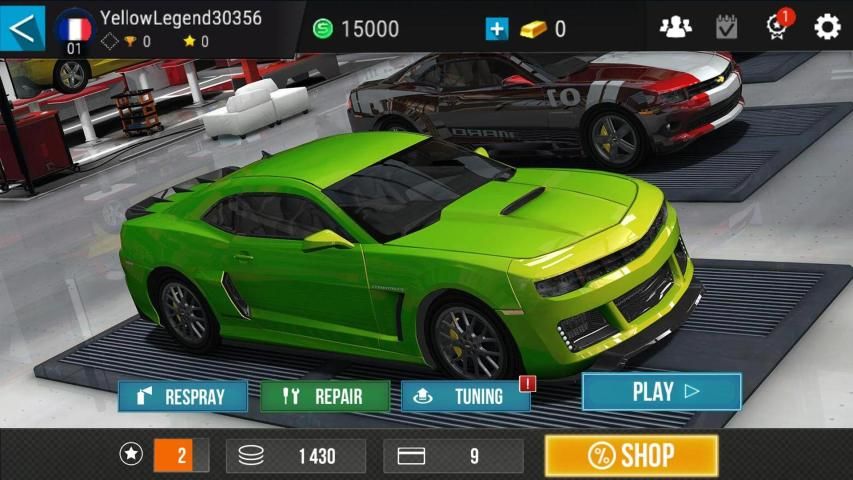View achievements badge with notification

[x=778, y=28]
